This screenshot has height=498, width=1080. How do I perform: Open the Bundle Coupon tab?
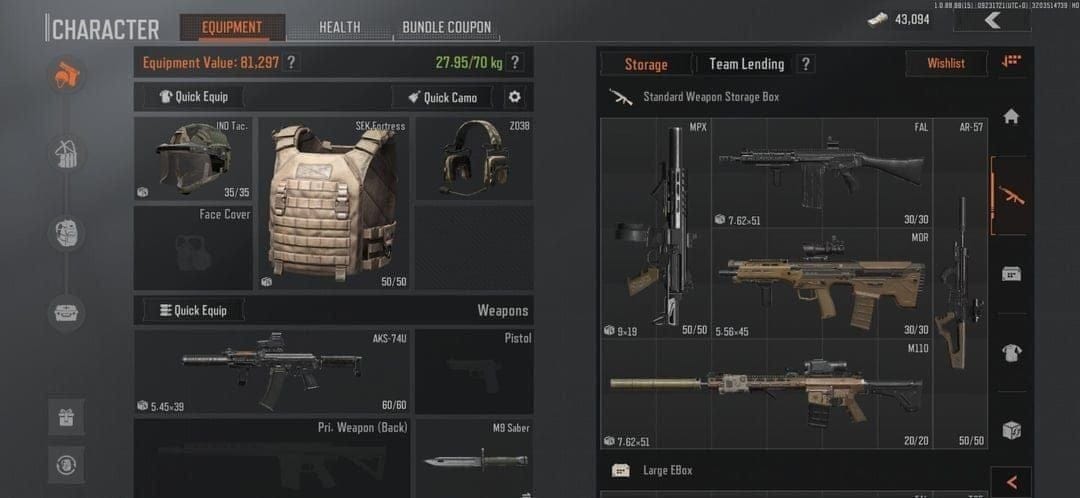click(446, 27)
